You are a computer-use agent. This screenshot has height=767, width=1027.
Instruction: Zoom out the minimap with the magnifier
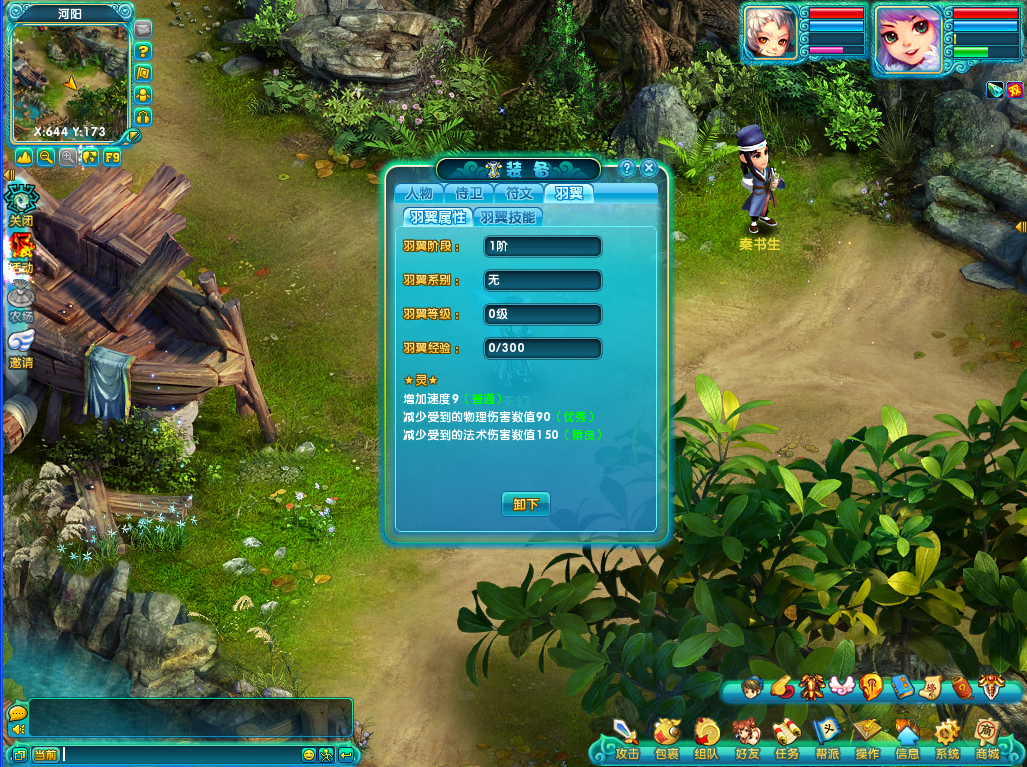click(x=46, y=157)
